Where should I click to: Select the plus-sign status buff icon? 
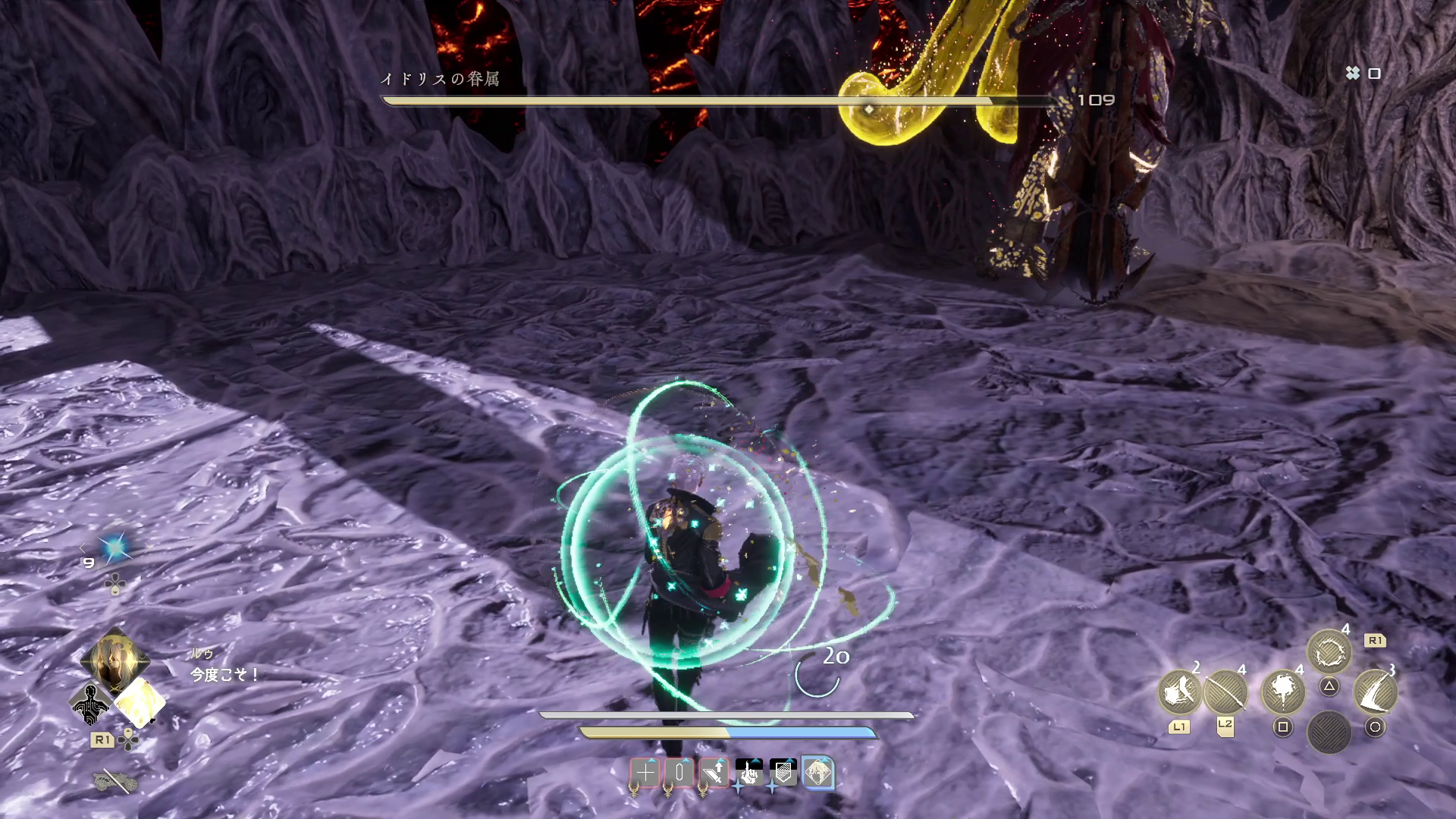(x=645, y=773)
